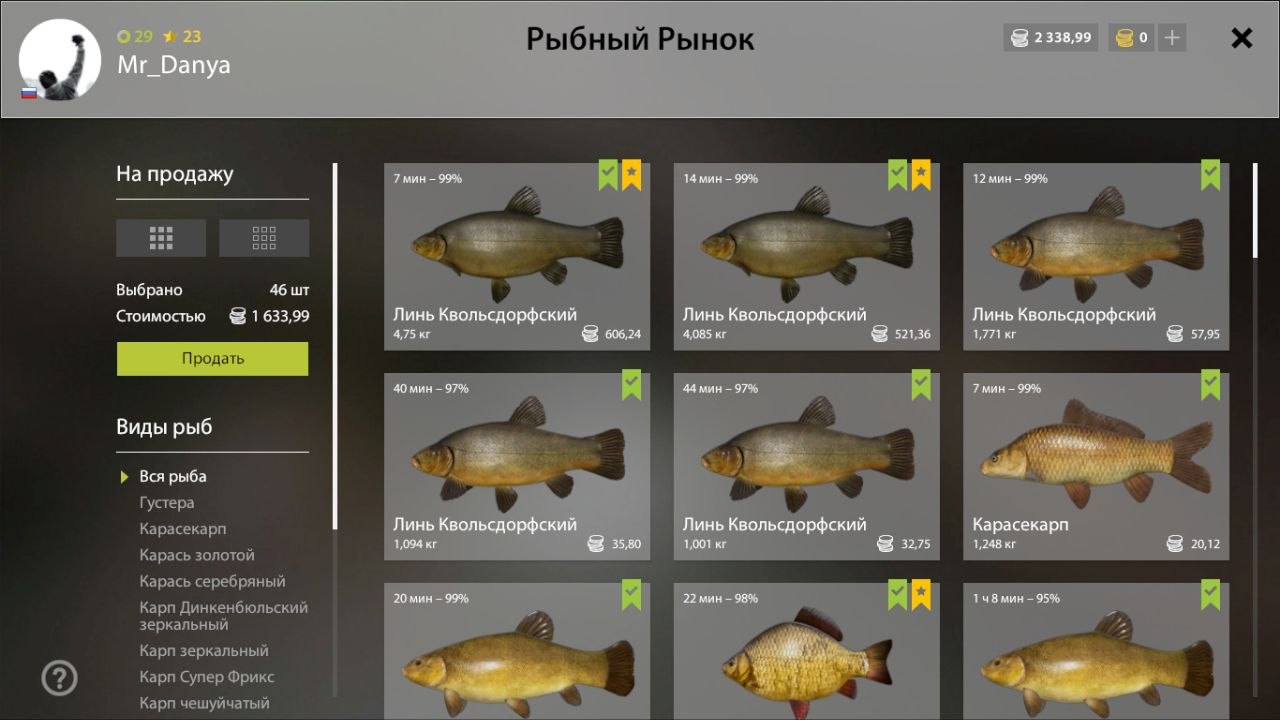Switch to the large grid view

pyautogui.click(x=161, y=237)
